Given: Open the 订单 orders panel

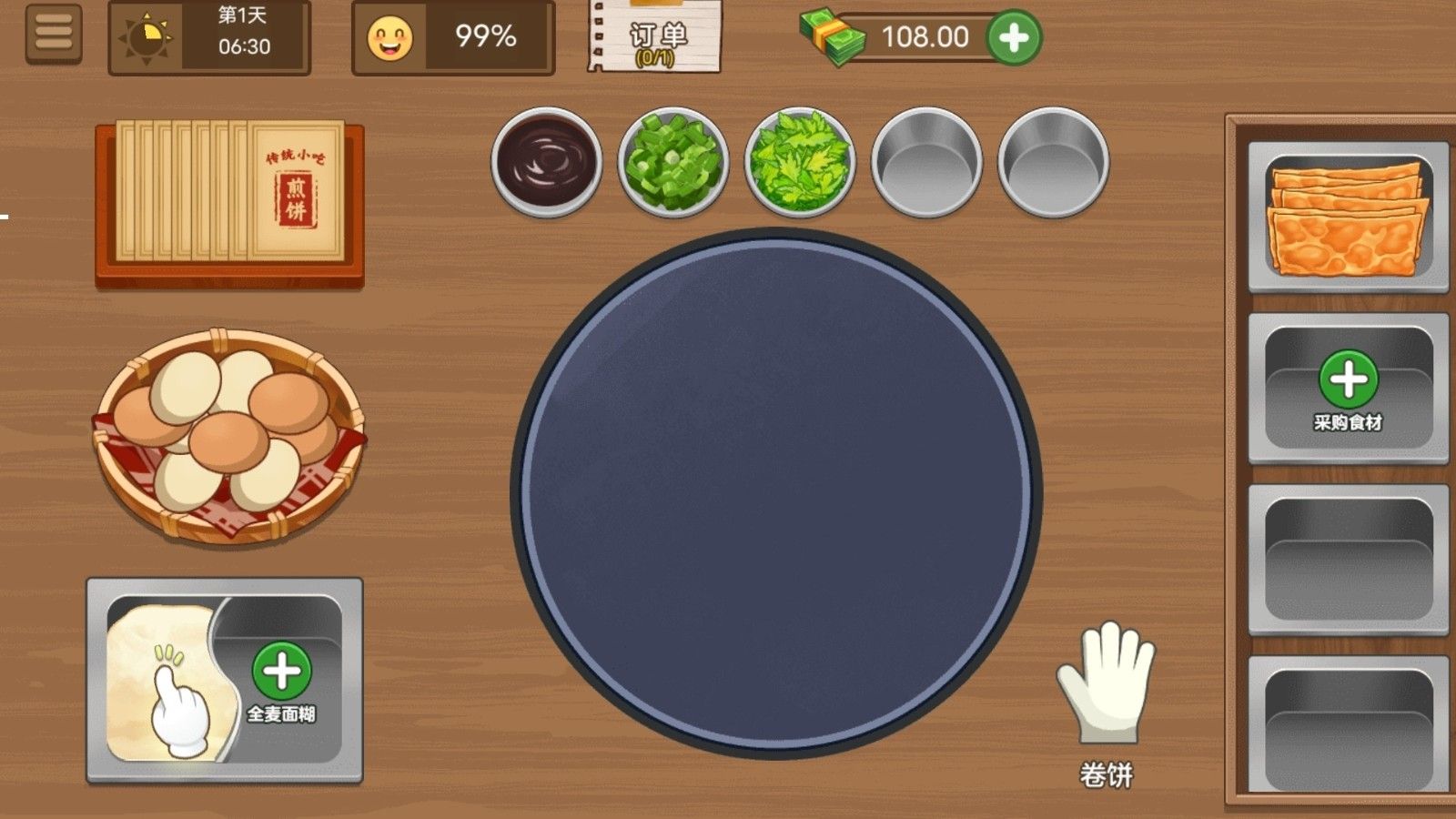Looking at the screenshot, I should tap(653, 36).
